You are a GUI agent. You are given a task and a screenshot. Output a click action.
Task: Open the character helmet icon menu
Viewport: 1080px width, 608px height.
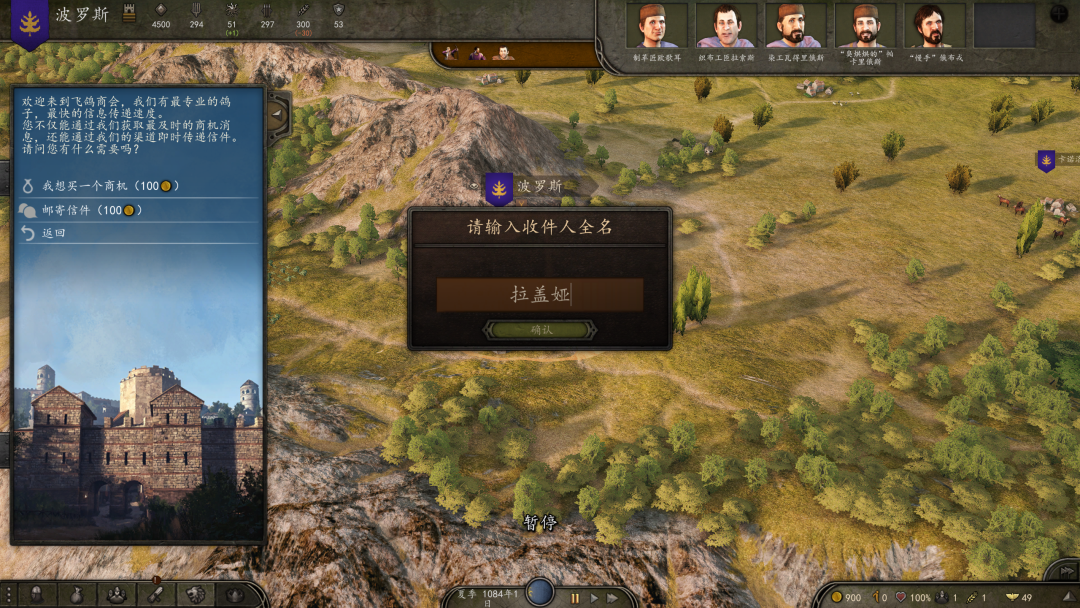click(x=36, y=595)
